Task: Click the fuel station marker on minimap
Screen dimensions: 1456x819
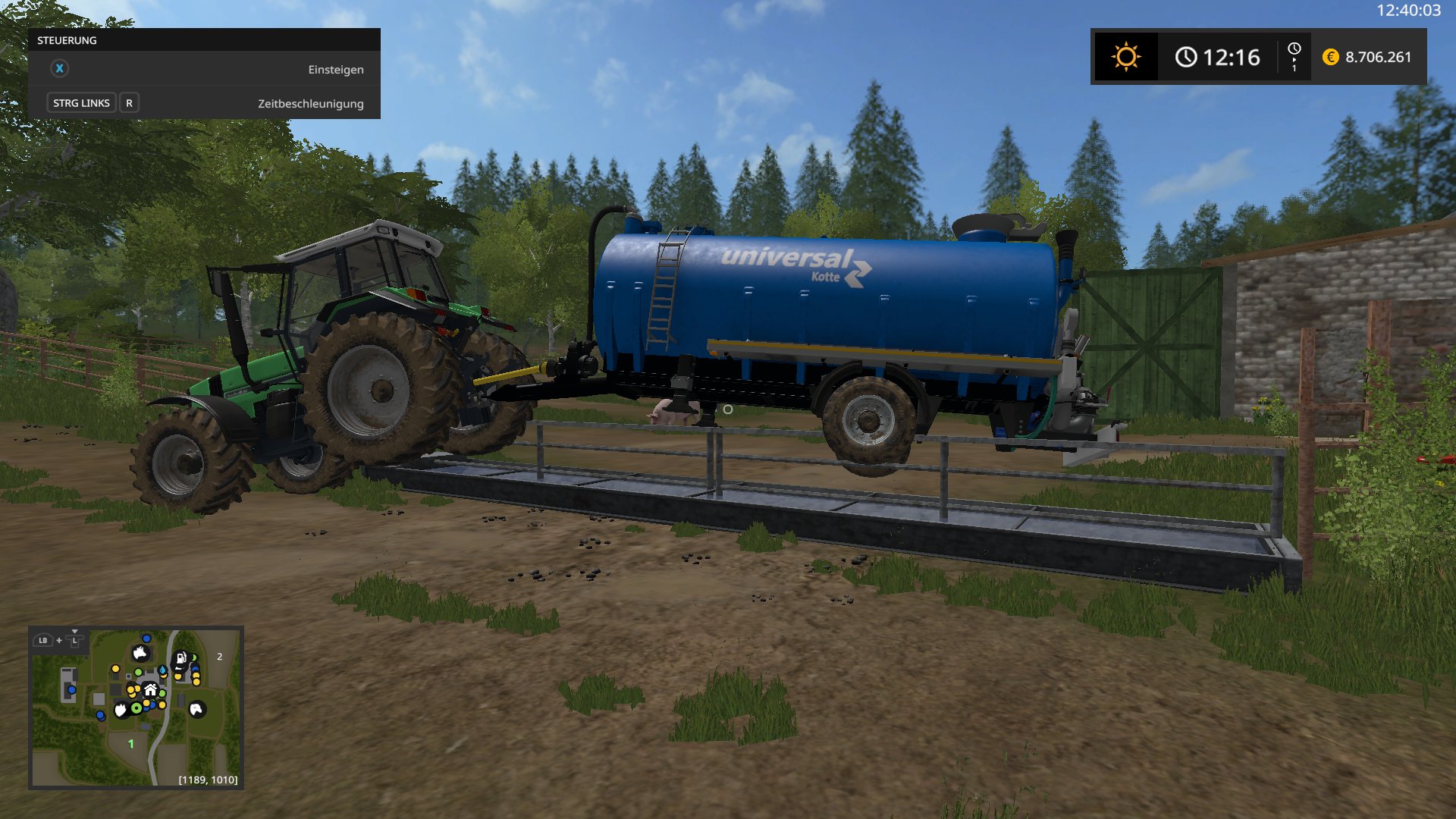Action: [x=181, y=658]
